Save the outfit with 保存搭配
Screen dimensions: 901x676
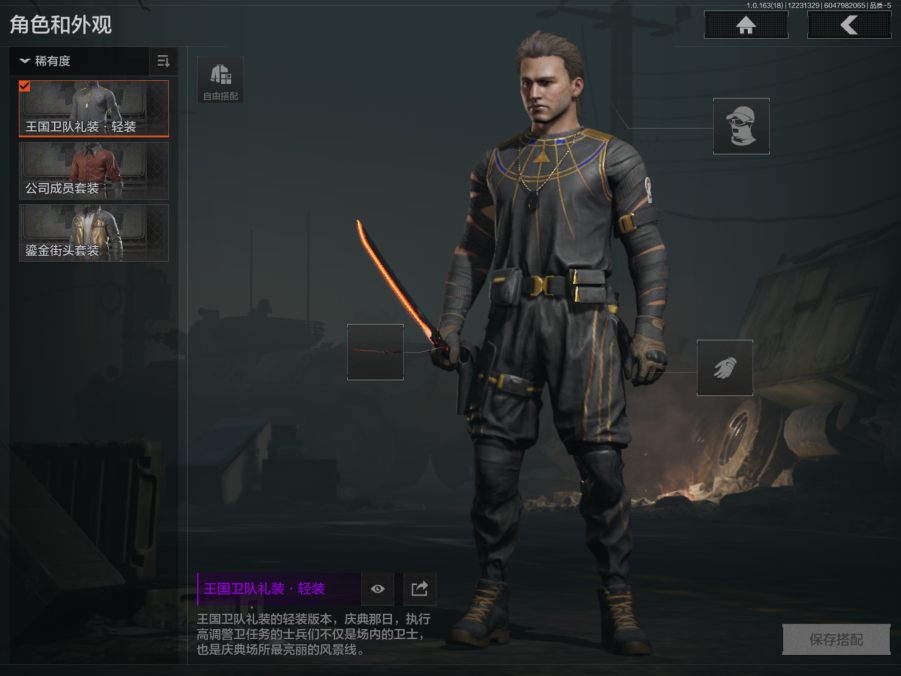click(x=835, y=640)
